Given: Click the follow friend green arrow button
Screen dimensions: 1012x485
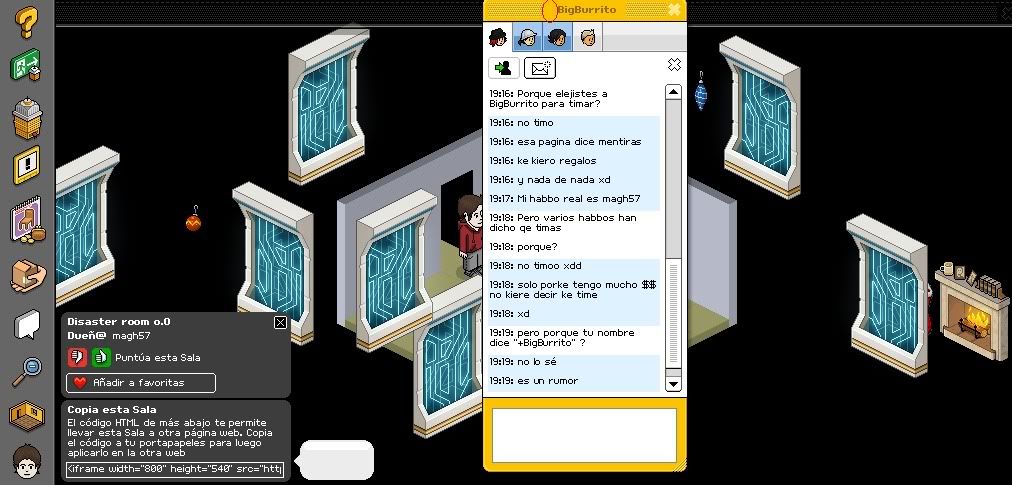Looking at the screenshot, I should point(502,68).
